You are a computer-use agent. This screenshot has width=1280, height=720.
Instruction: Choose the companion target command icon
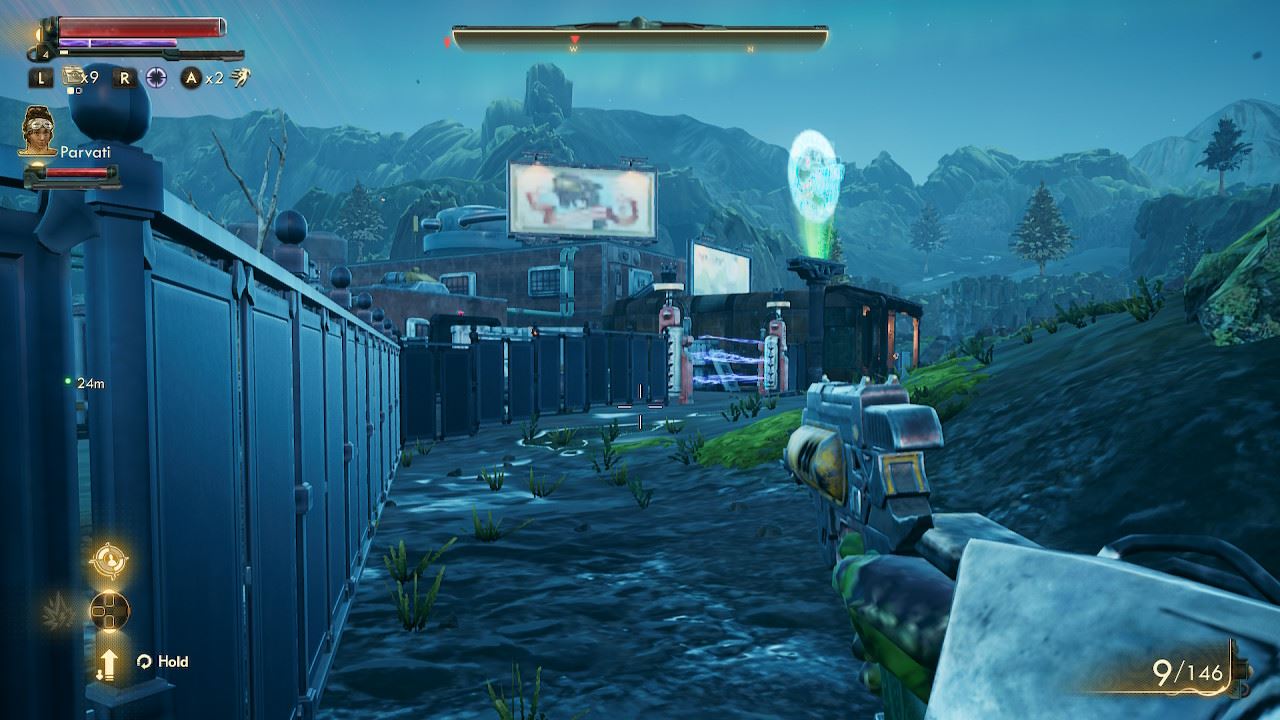click(x=108, y=560)
